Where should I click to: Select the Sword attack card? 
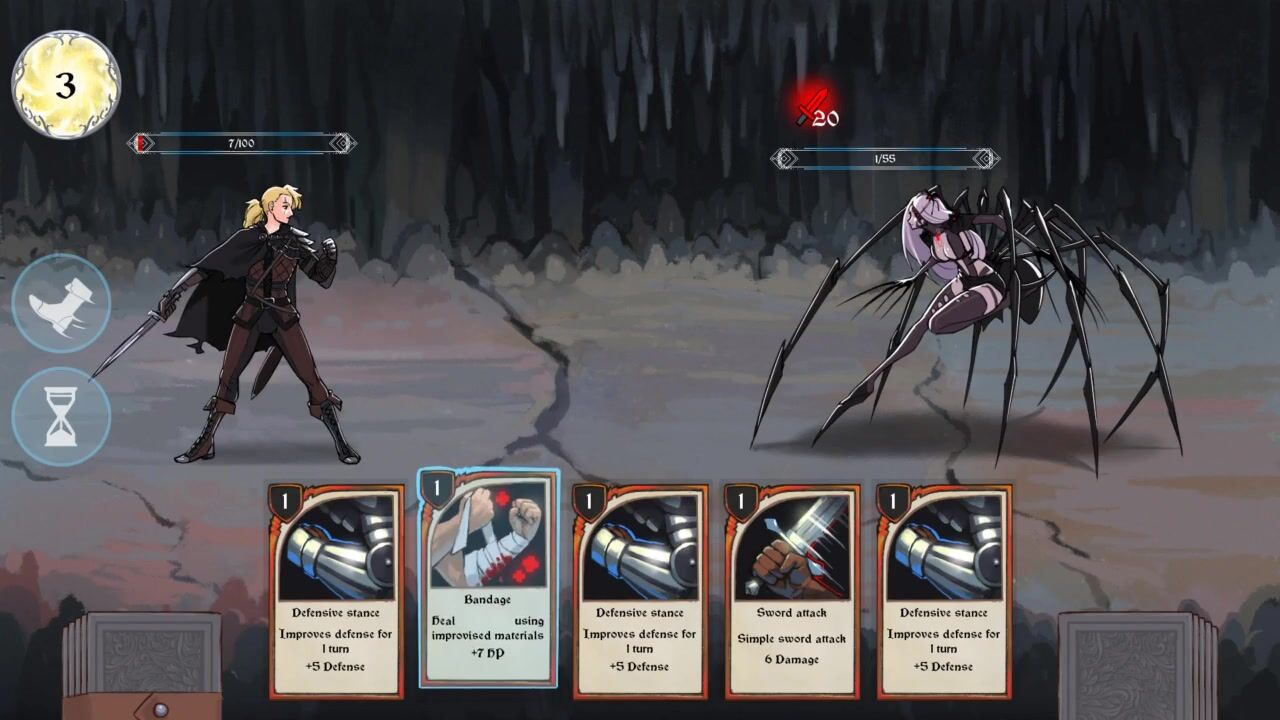(x=792, y=590)
